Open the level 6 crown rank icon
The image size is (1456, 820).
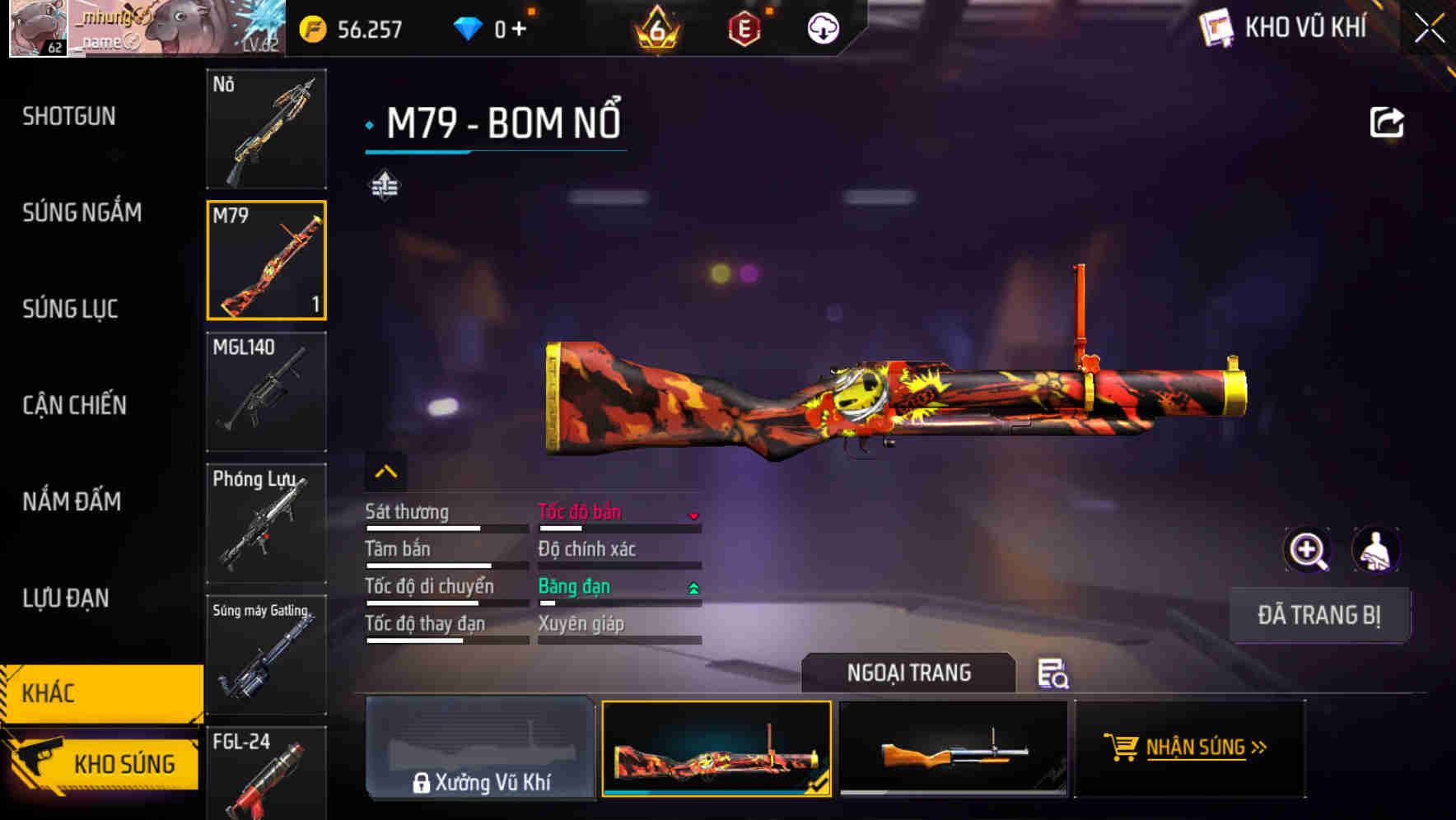pos(655,27)
